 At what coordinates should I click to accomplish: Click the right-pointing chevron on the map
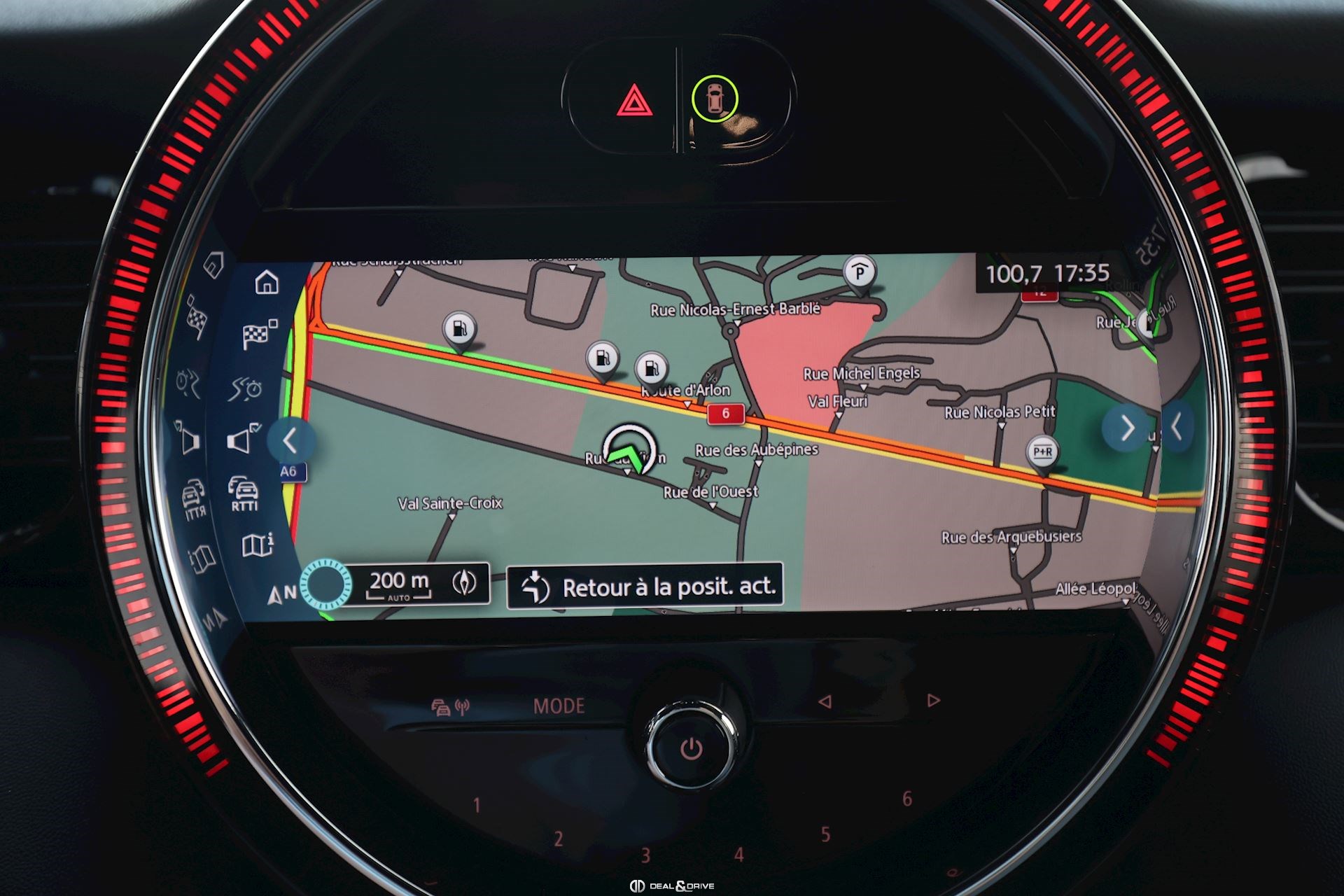point(1126,428)
